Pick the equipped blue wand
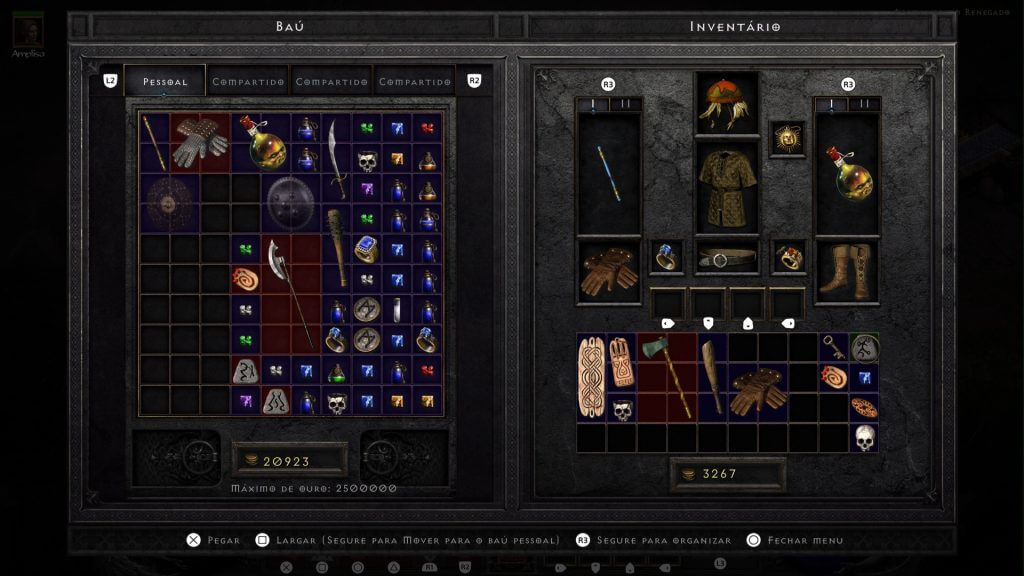The height and width of the screenshot is (576, 1024). (609, 172)
